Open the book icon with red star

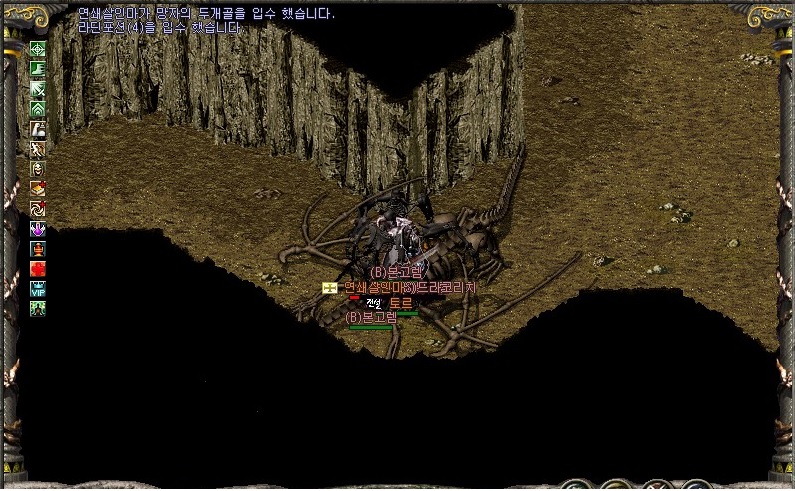[38, 188]
